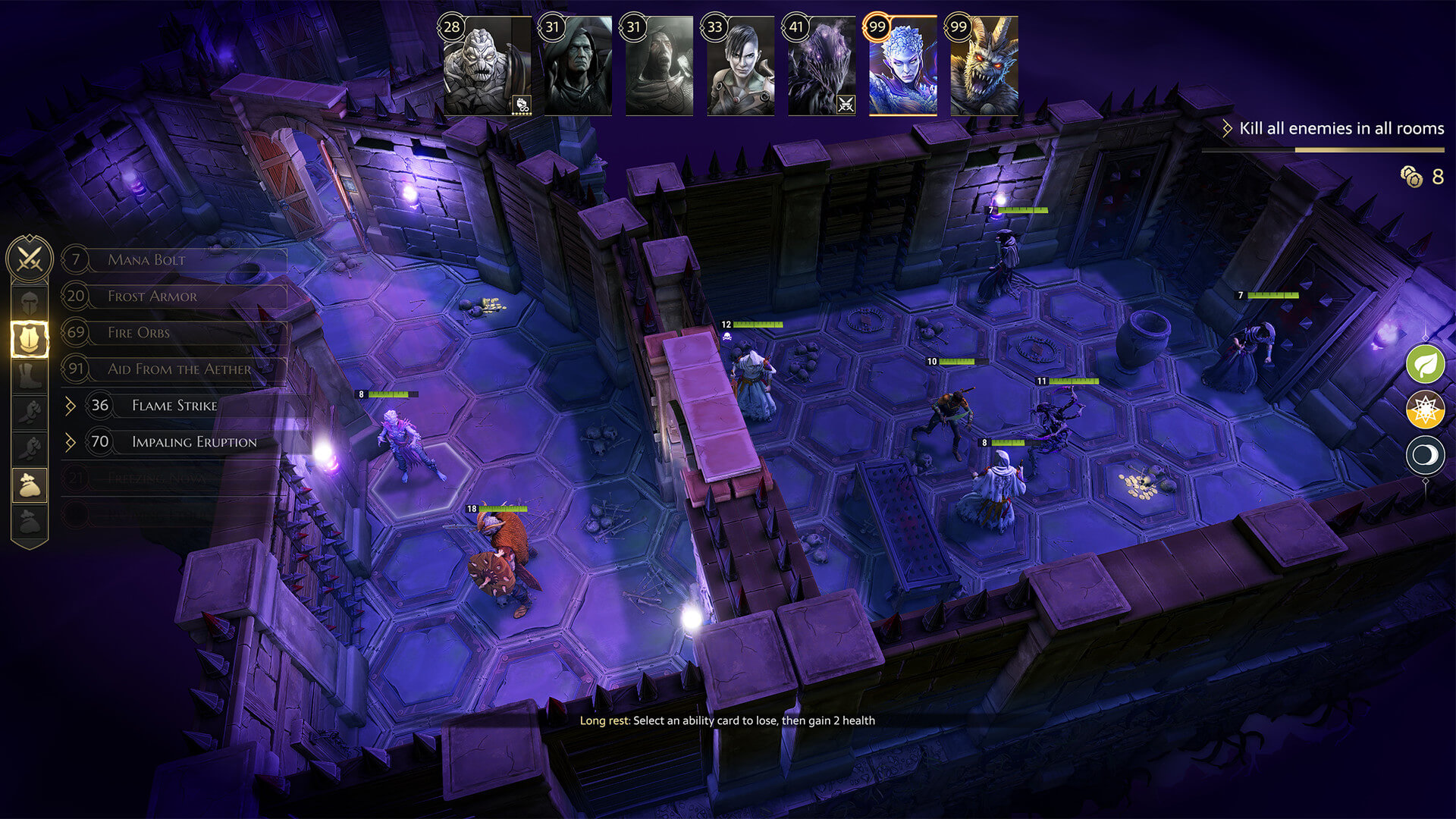This screenshot has width=1456, height=819.
Task: Click the yellow sun element icon
Action: 1425,410
